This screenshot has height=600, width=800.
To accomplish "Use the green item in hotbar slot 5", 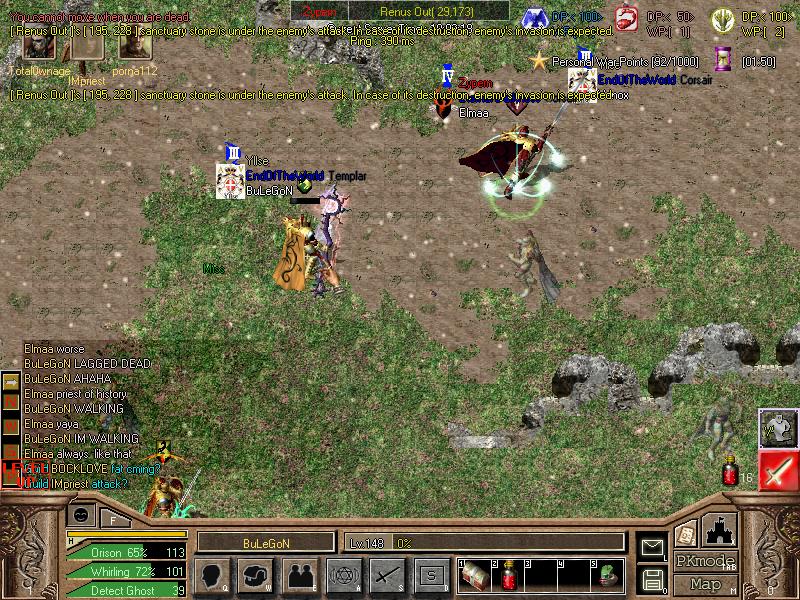I will 607,575.
